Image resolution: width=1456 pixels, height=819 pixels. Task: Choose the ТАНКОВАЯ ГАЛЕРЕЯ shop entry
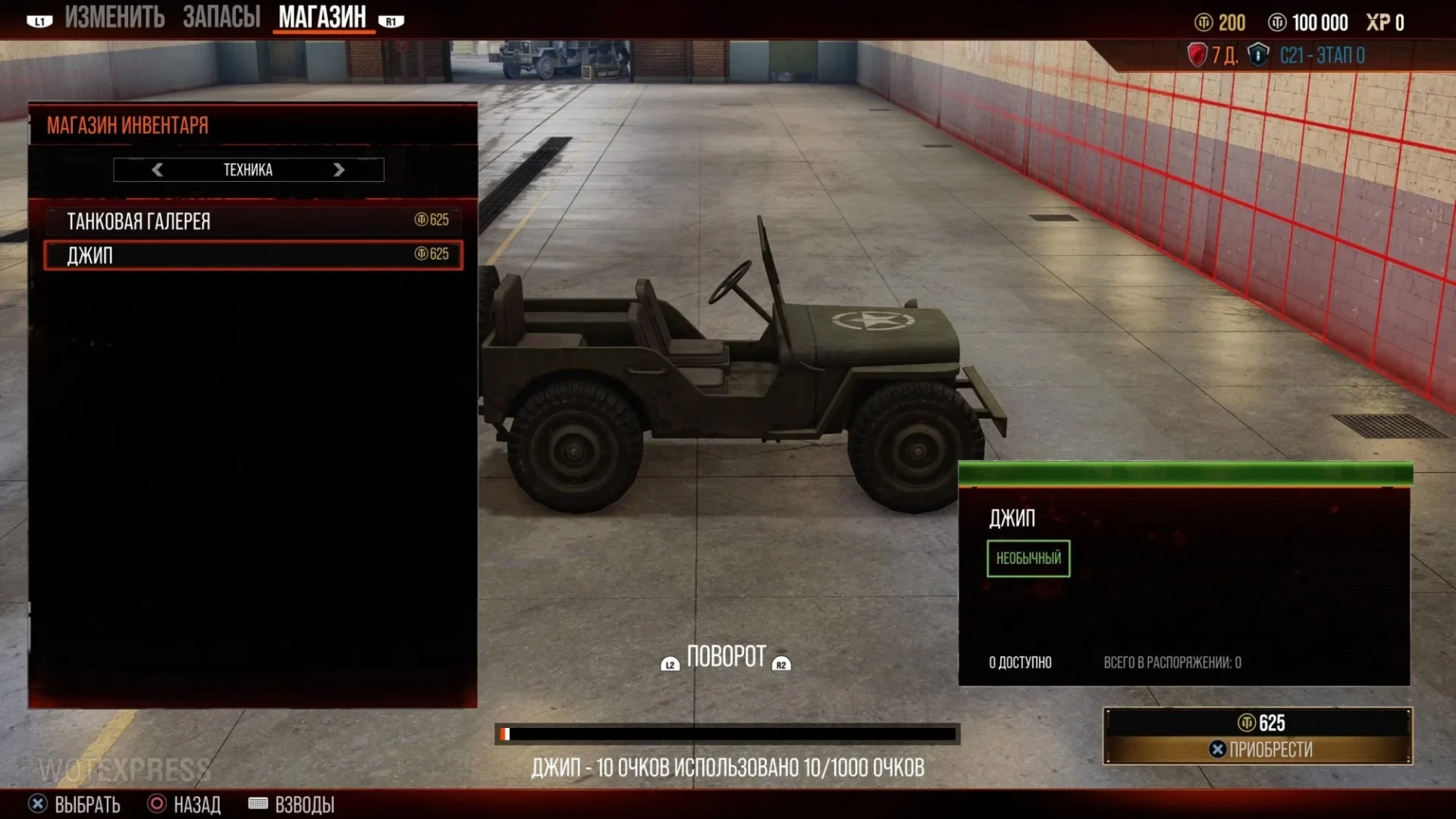point(253,221)
